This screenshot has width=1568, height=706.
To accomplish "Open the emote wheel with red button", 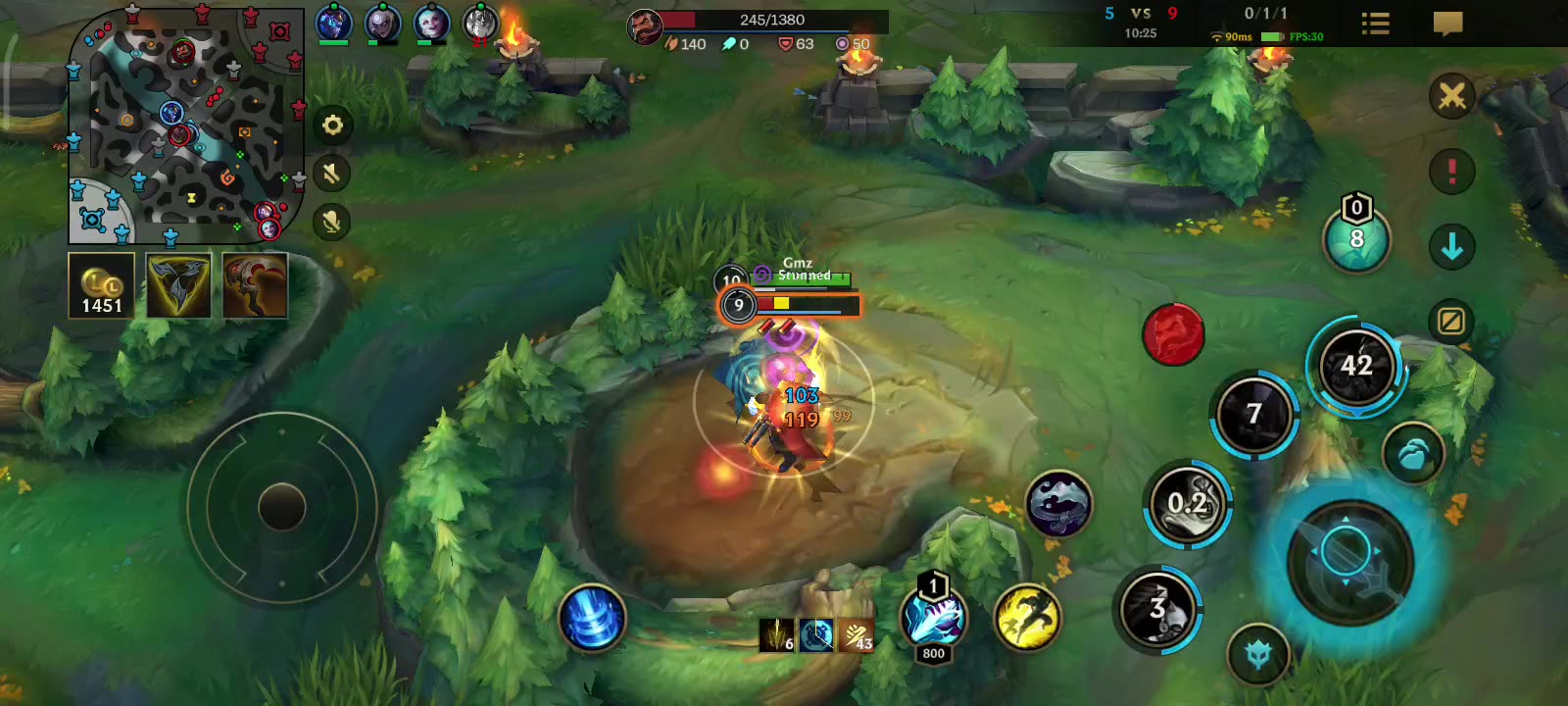I will tap(1174, 333).
